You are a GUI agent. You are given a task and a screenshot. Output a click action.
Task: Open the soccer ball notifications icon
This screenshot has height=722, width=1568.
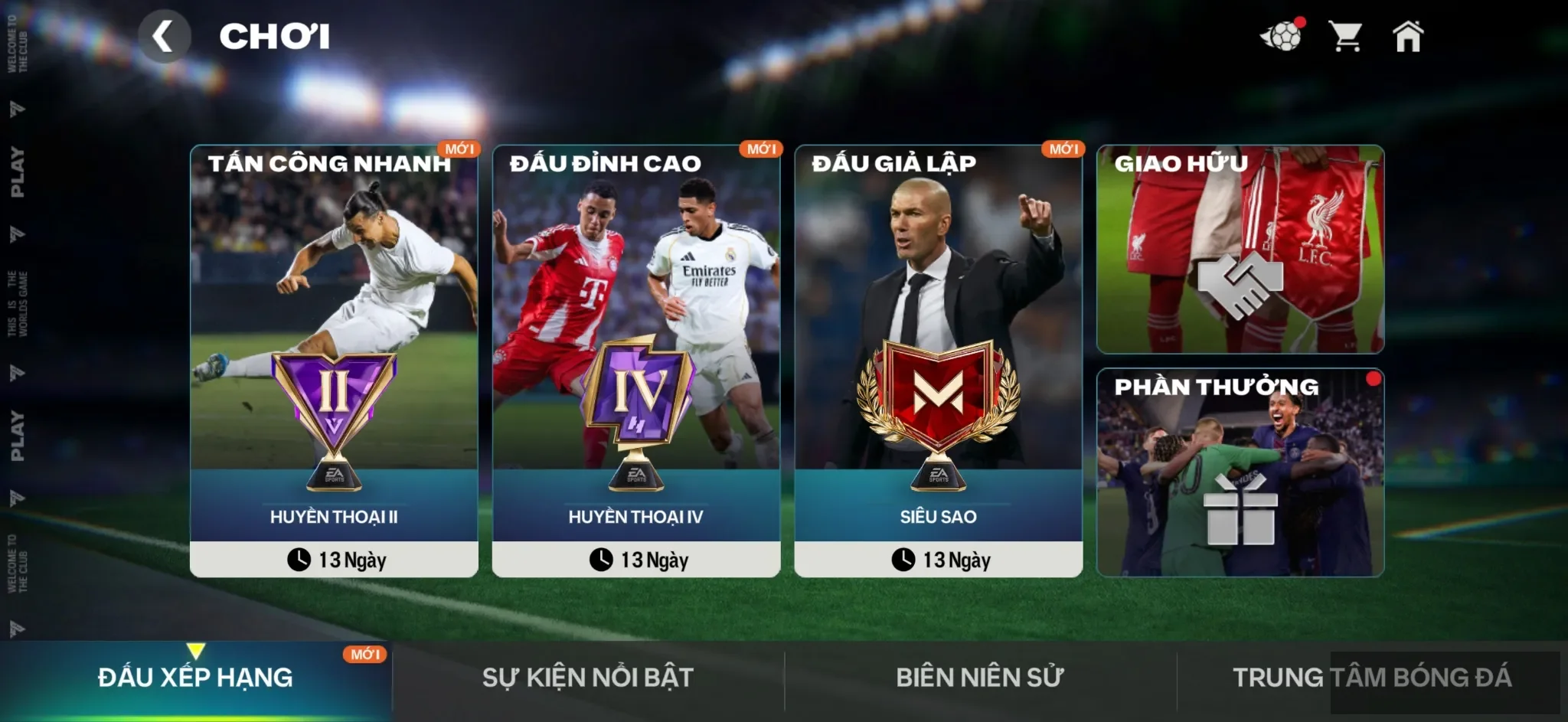coord(1280,36)
